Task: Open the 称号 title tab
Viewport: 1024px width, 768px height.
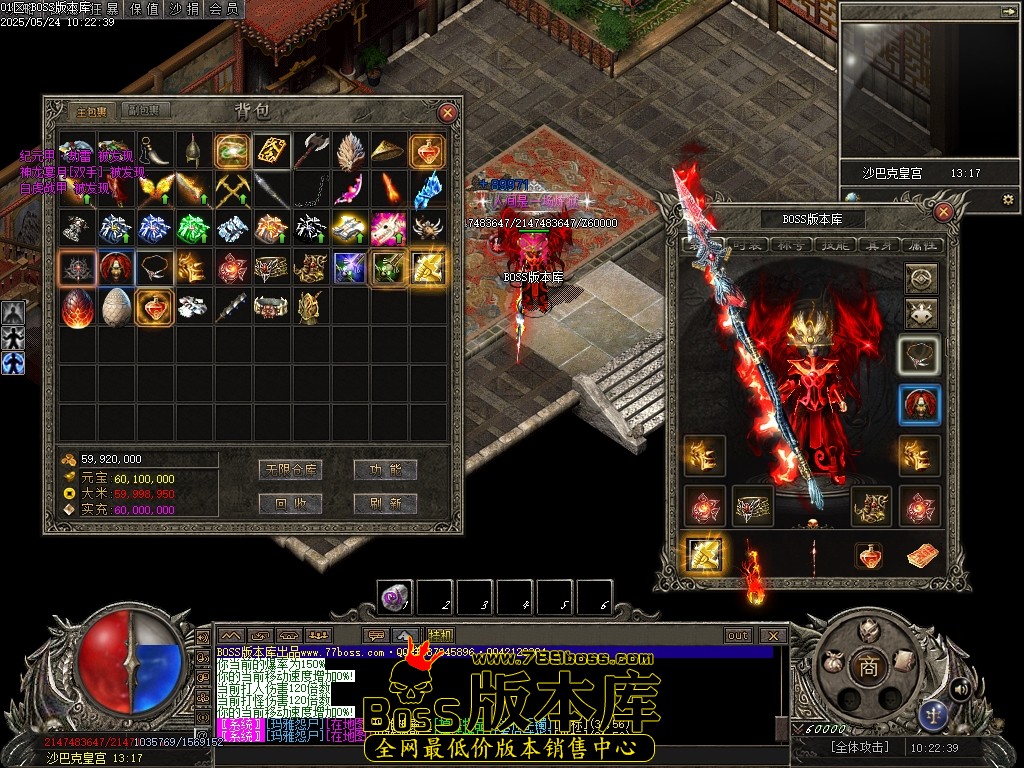Action: (789, 245)
